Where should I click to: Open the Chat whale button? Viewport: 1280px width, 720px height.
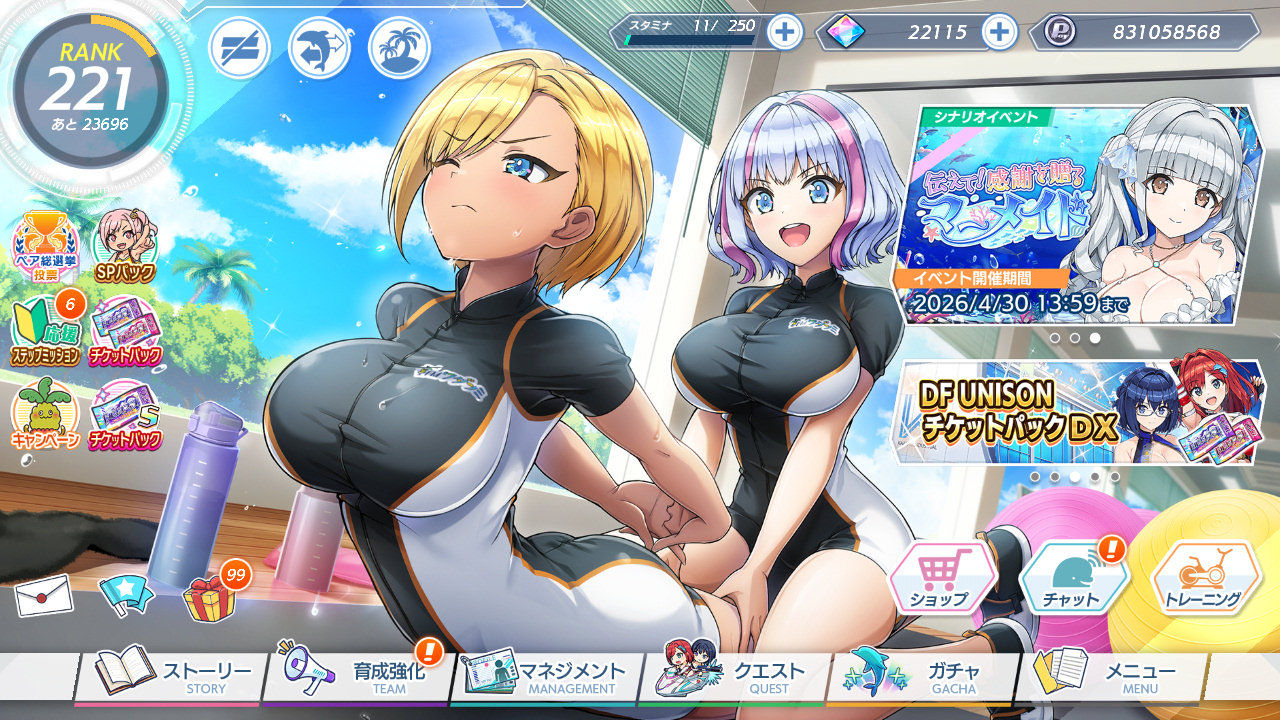1073,579
